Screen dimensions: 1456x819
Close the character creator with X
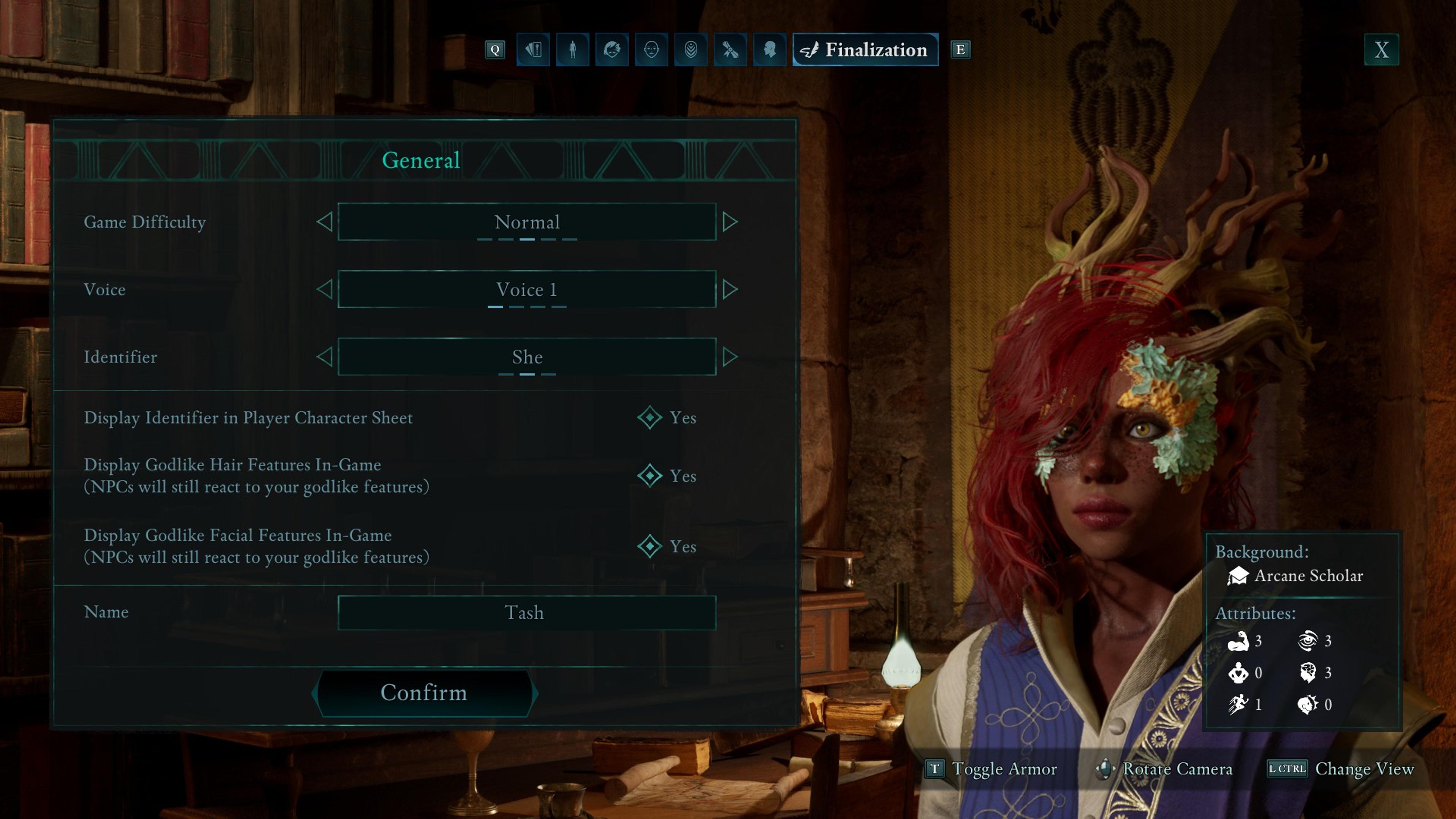(x=1381, y=50)
